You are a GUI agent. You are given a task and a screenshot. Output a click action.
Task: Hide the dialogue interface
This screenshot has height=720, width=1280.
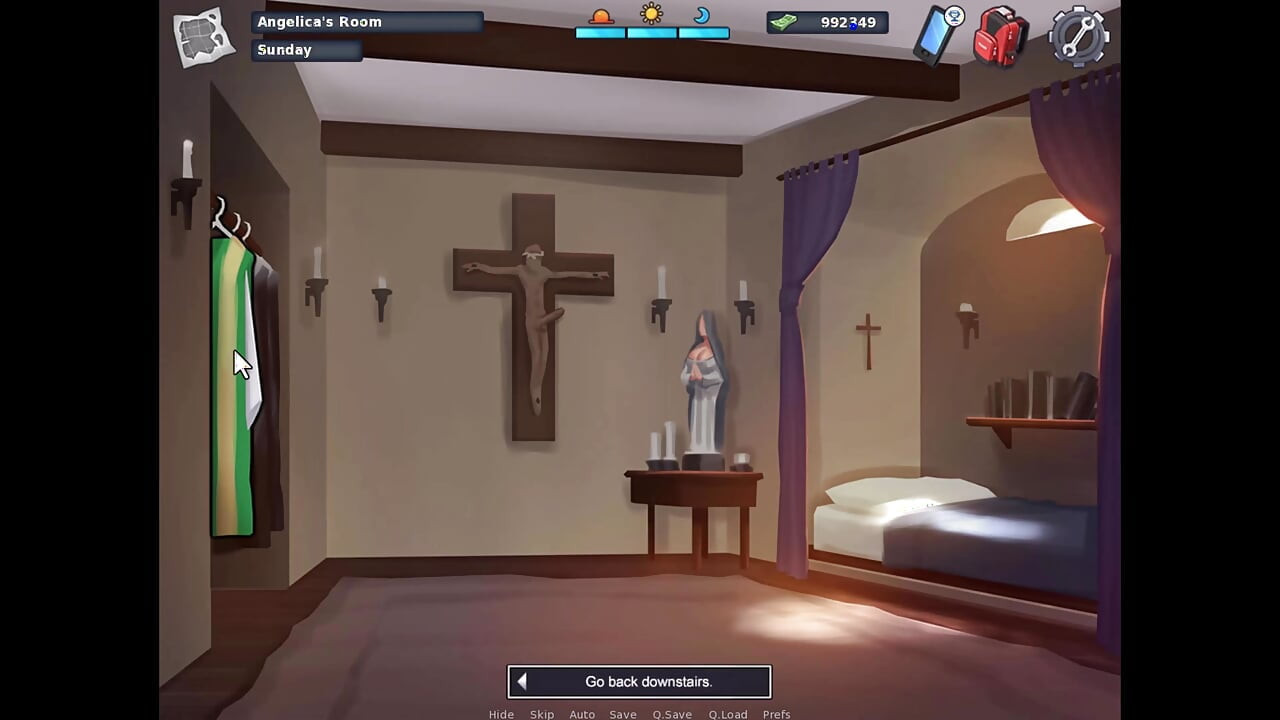[x=501, y=714]
